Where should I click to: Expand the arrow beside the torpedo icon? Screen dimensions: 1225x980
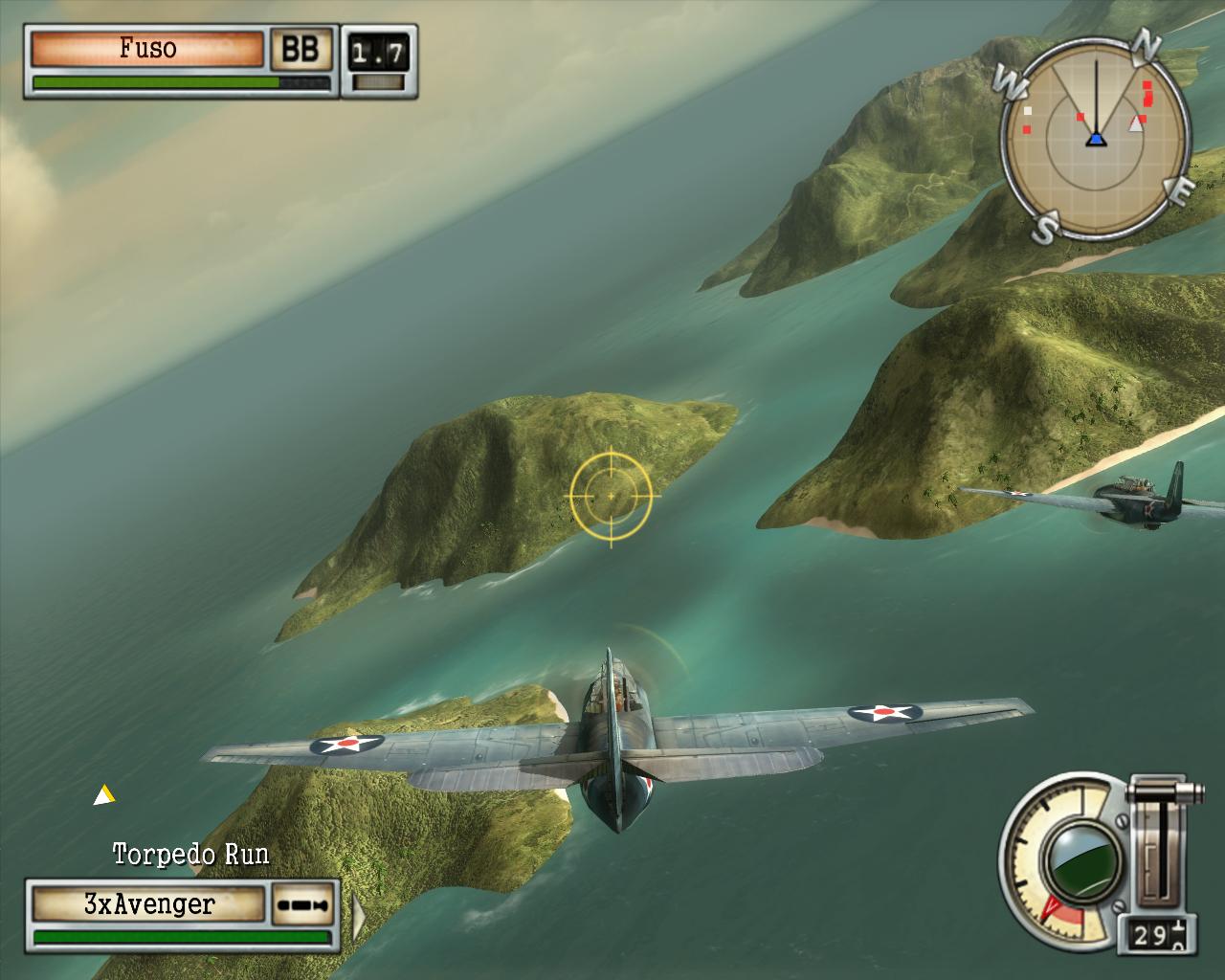[x=358, y=916]
